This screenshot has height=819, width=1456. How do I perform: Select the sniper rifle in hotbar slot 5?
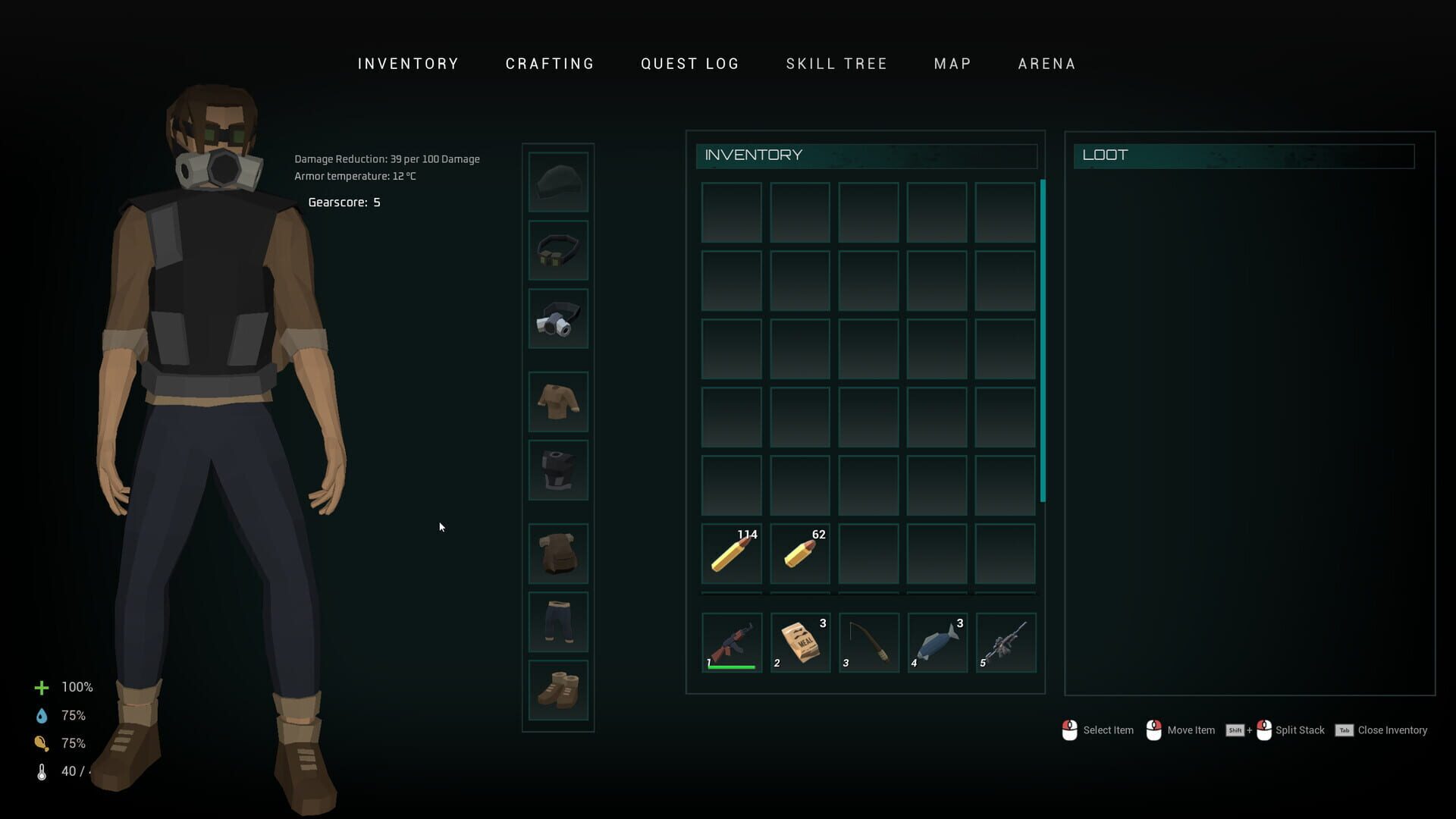pyautogui.click(x=1005, y=641)
